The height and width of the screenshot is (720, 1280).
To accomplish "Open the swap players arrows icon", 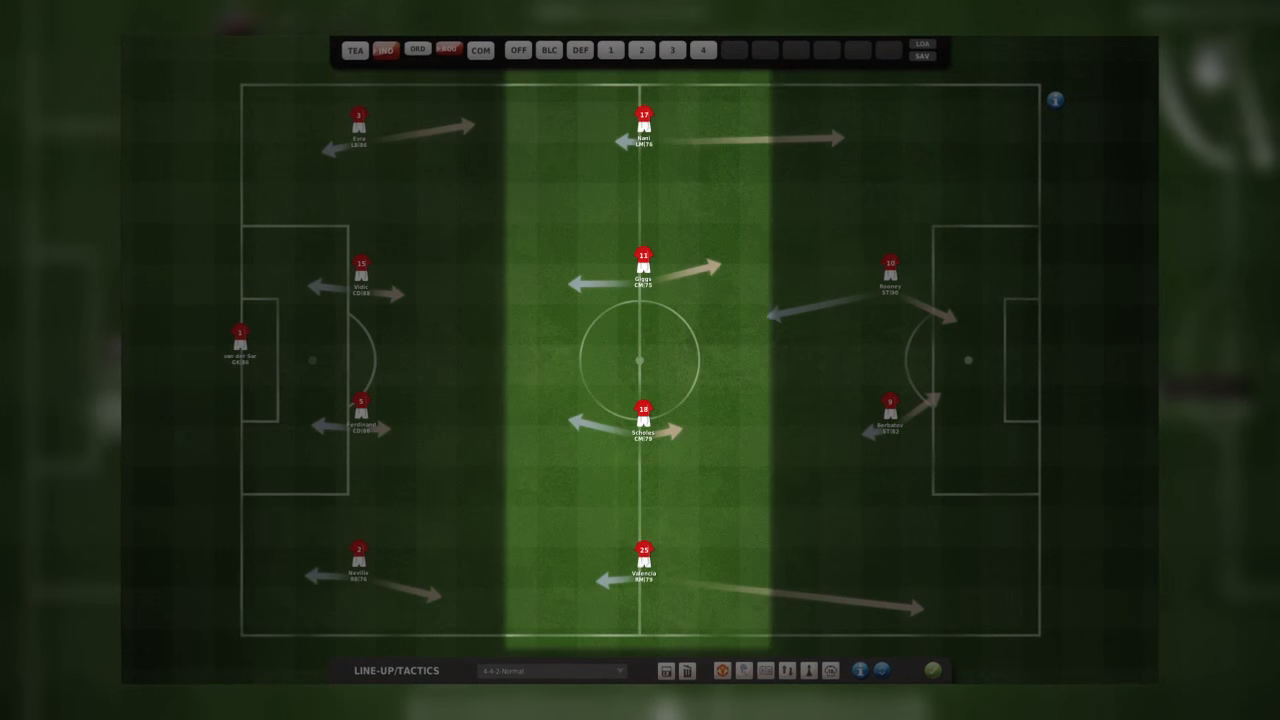I will [x=787, y=671].
